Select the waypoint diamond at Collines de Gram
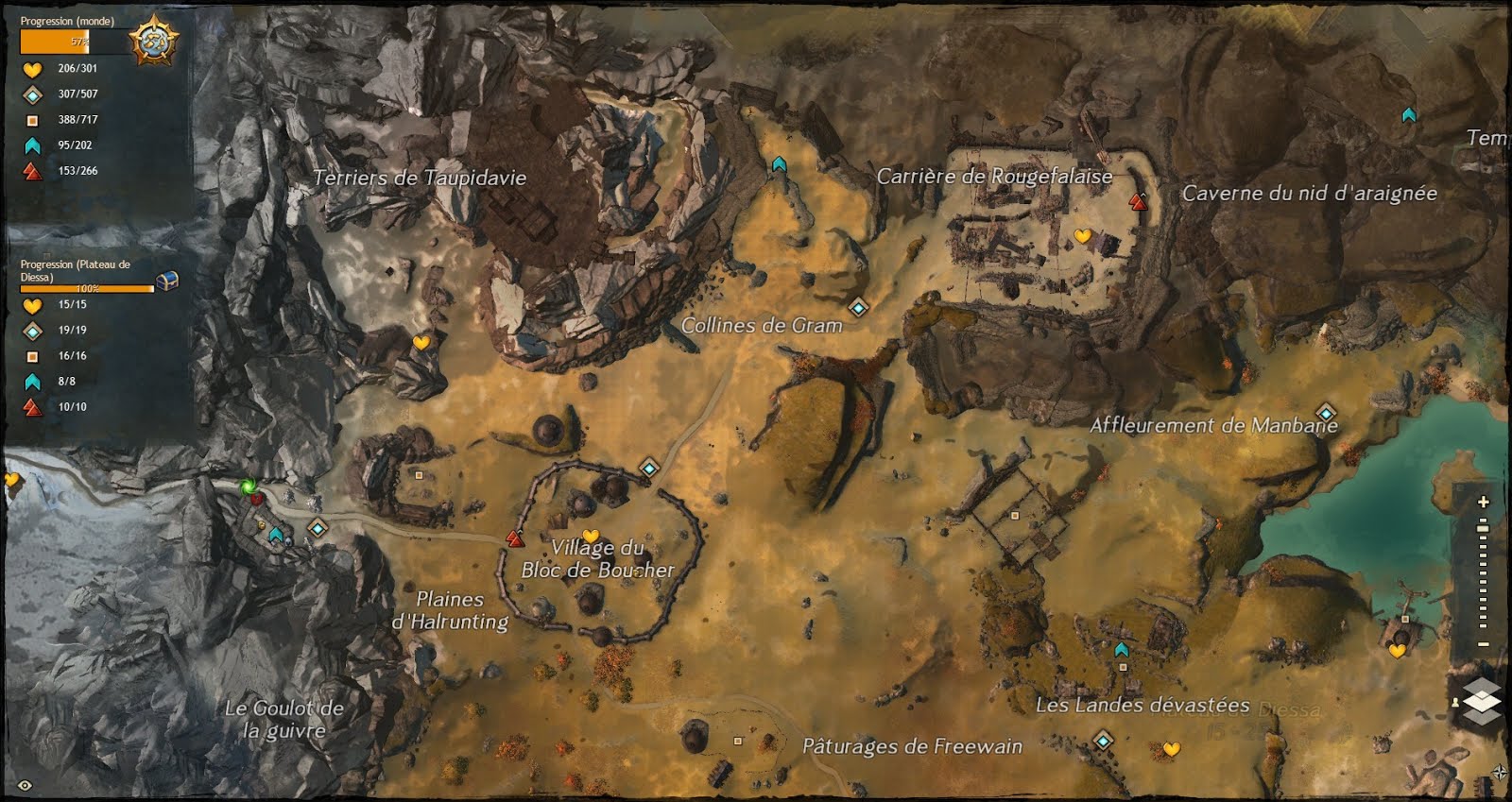The height and width of the screenshot is (802, 1512). coord(858,306)
